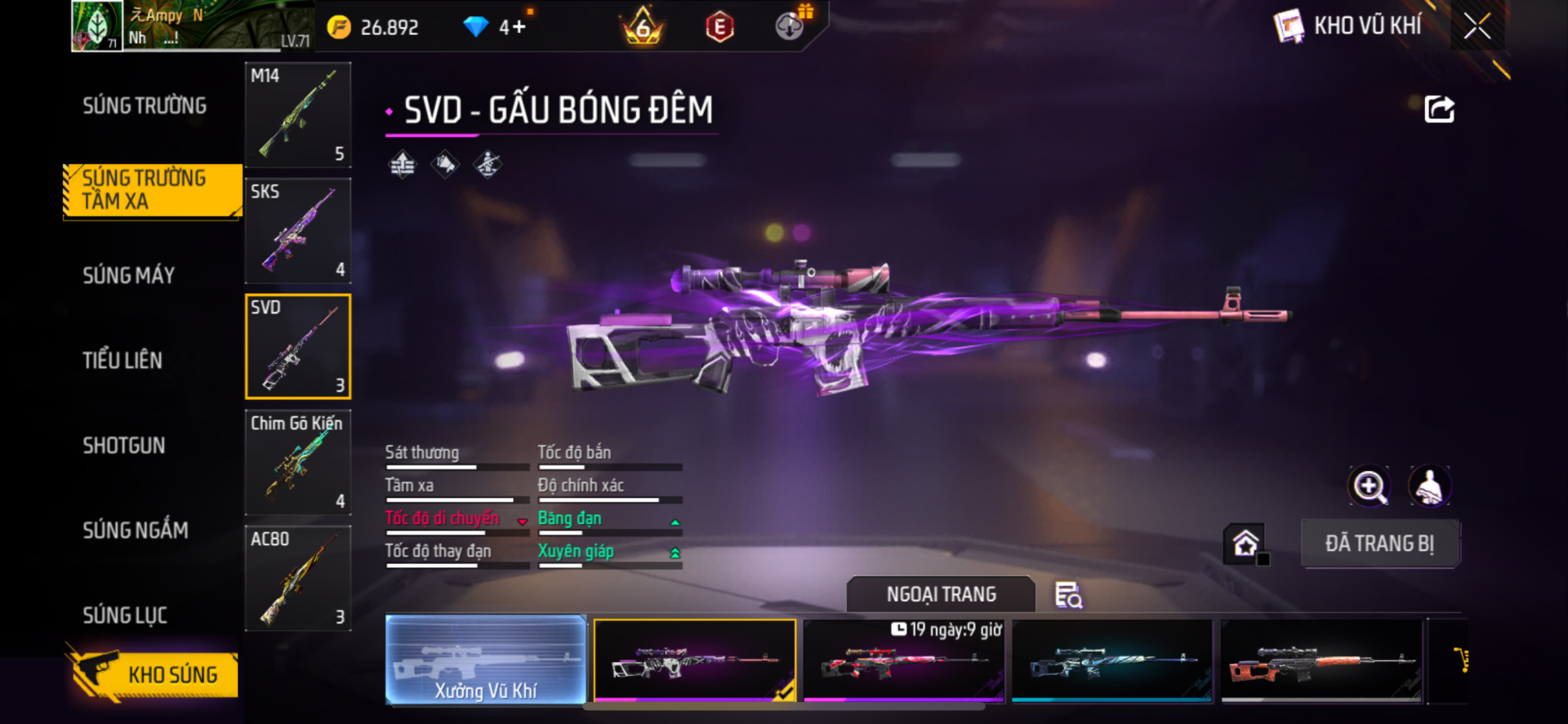Screen dimensions: 1568x724
Task: Open the Ngoại Trang tab
Action: coord(941,595)
